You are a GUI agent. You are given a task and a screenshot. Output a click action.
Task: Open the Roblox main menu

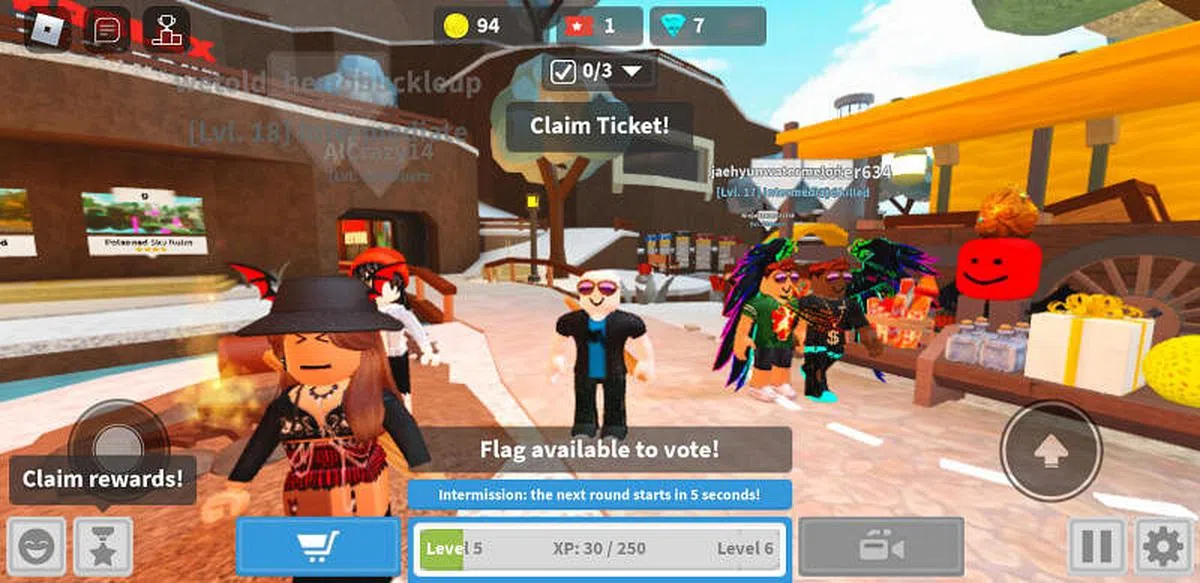pyautogui.click(x=46, y=29)
